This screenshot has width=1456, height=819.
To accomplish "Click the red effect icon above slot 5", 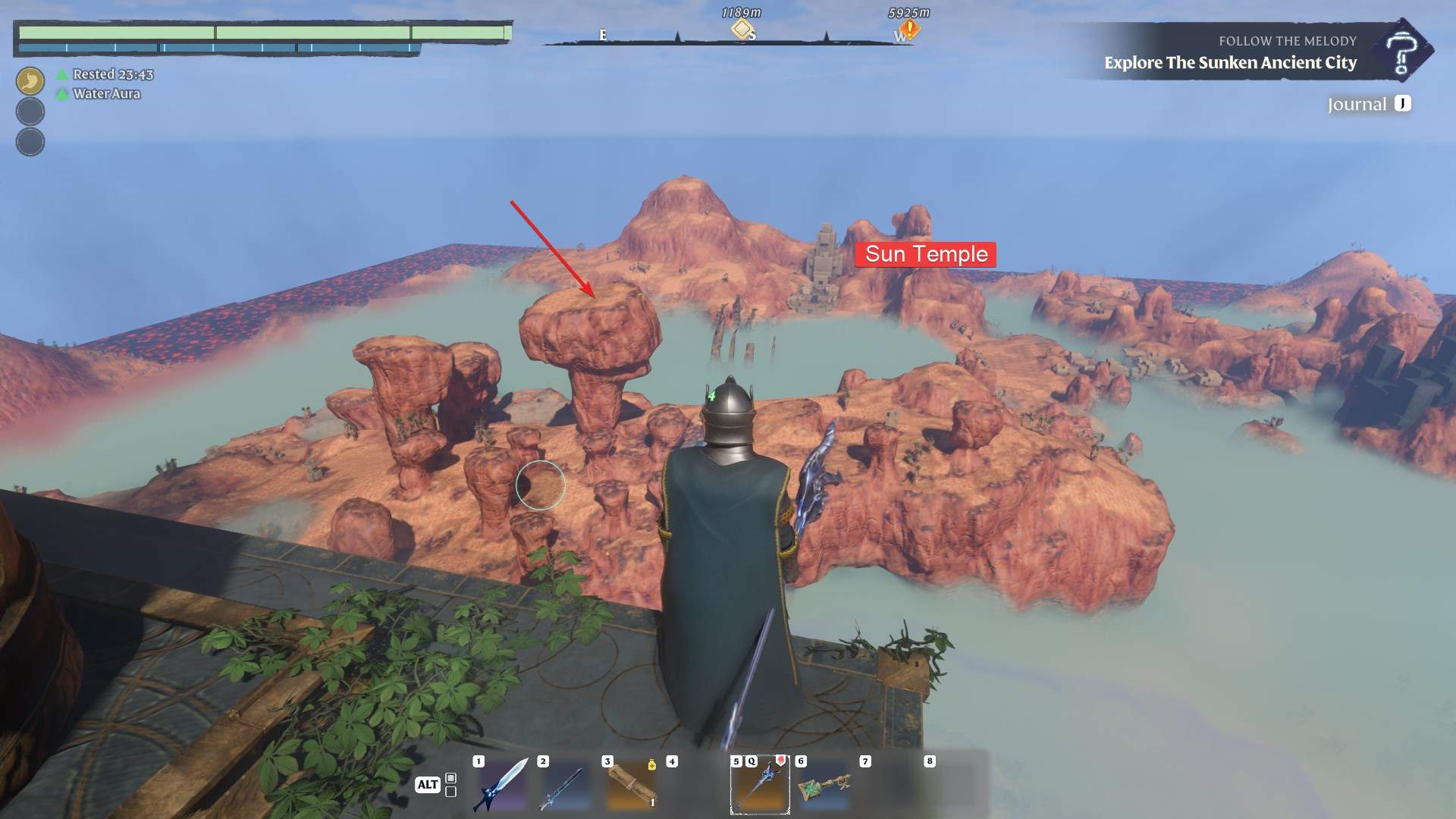I will click(780, 761).
